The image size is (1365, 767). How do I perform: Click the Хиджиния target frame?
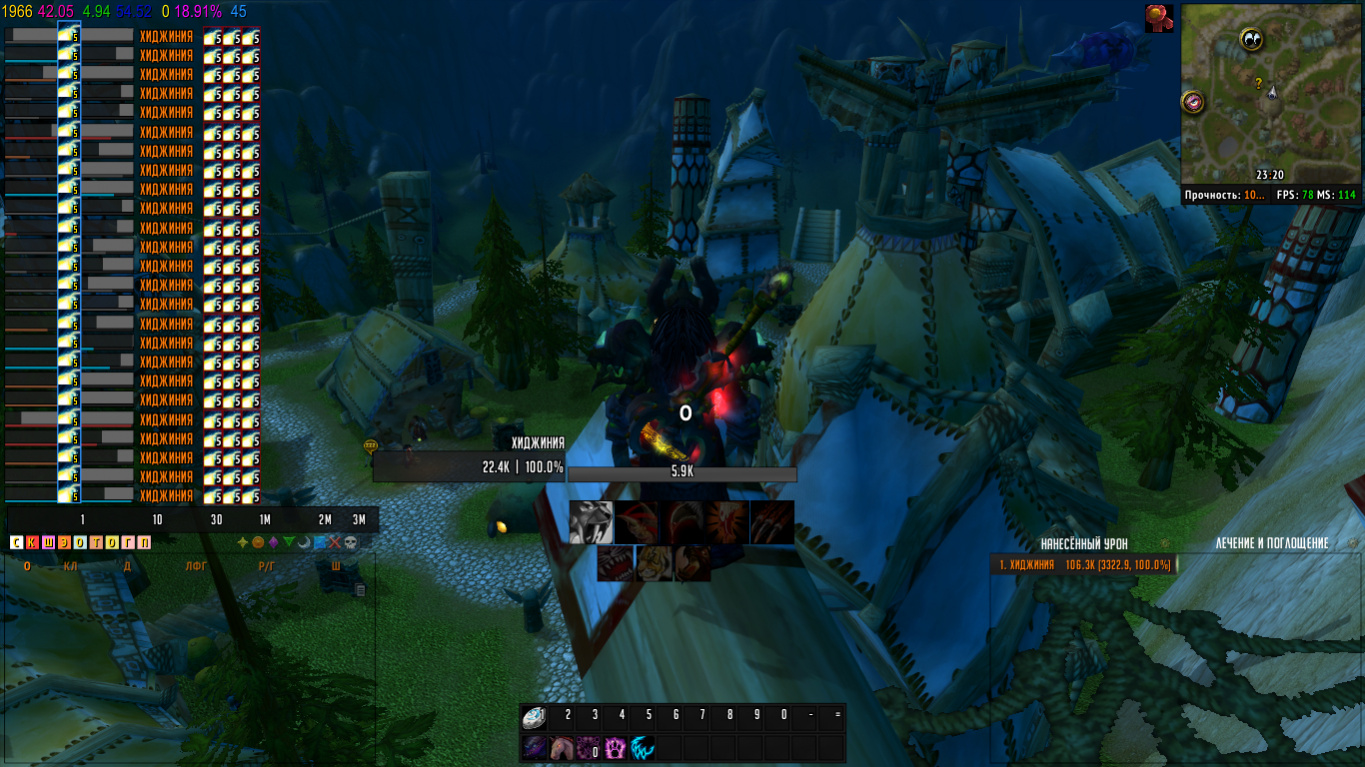pos(470,467)
